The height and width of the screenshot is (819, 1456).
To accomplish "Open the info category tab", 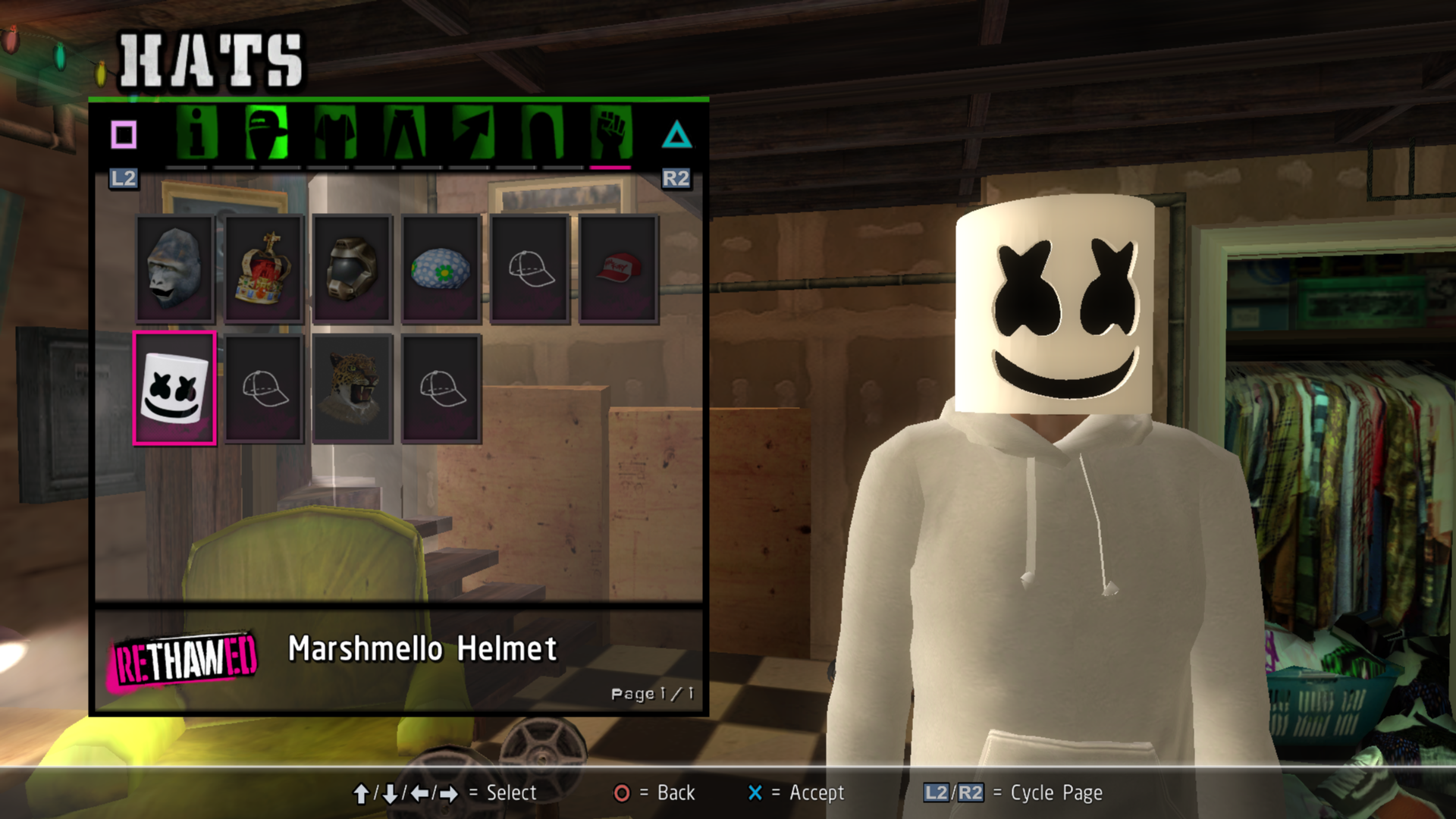I will pos(197,133).
